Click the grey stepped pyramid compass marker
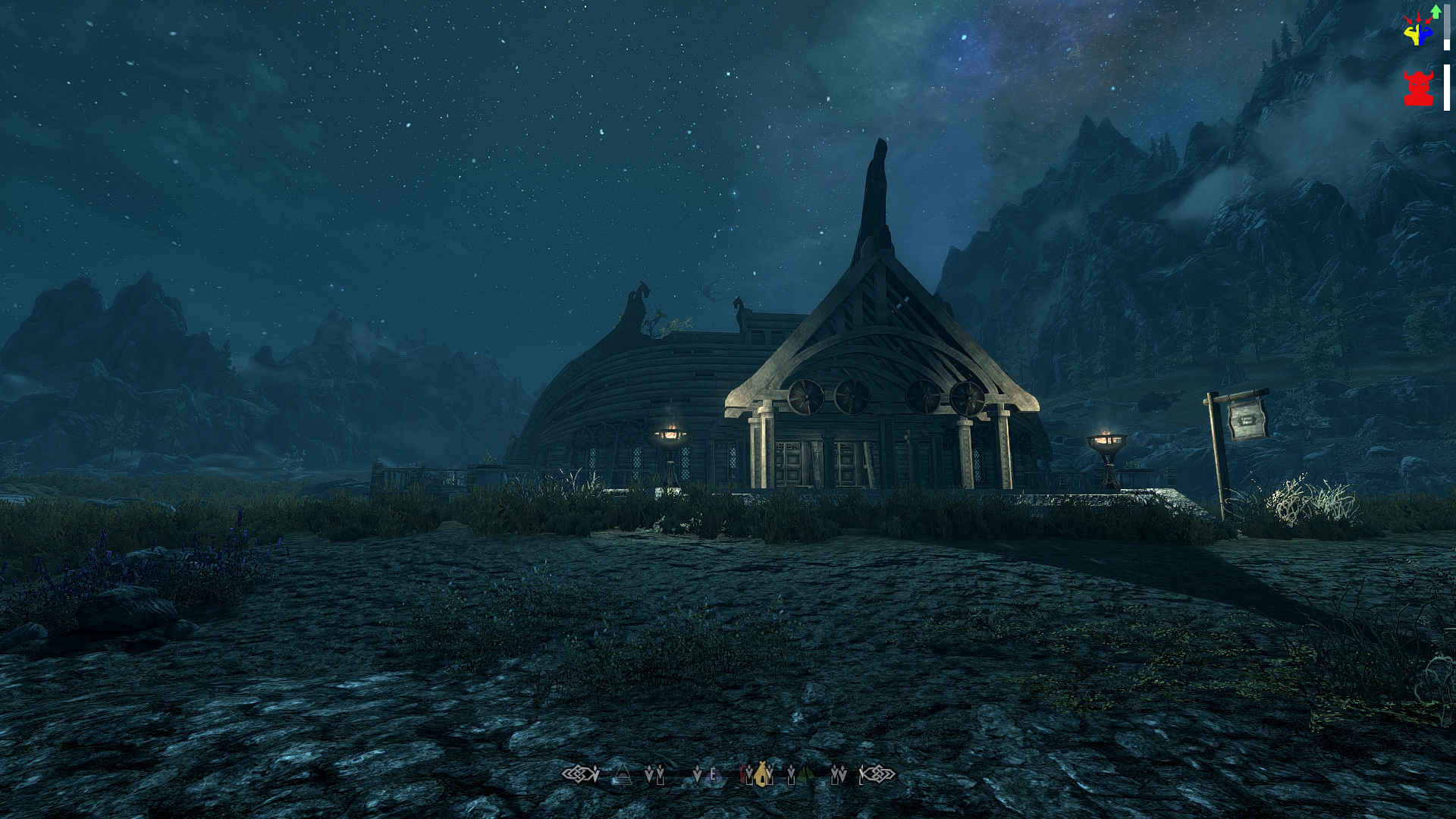The image size is (1456, 819). pos(623,774)
